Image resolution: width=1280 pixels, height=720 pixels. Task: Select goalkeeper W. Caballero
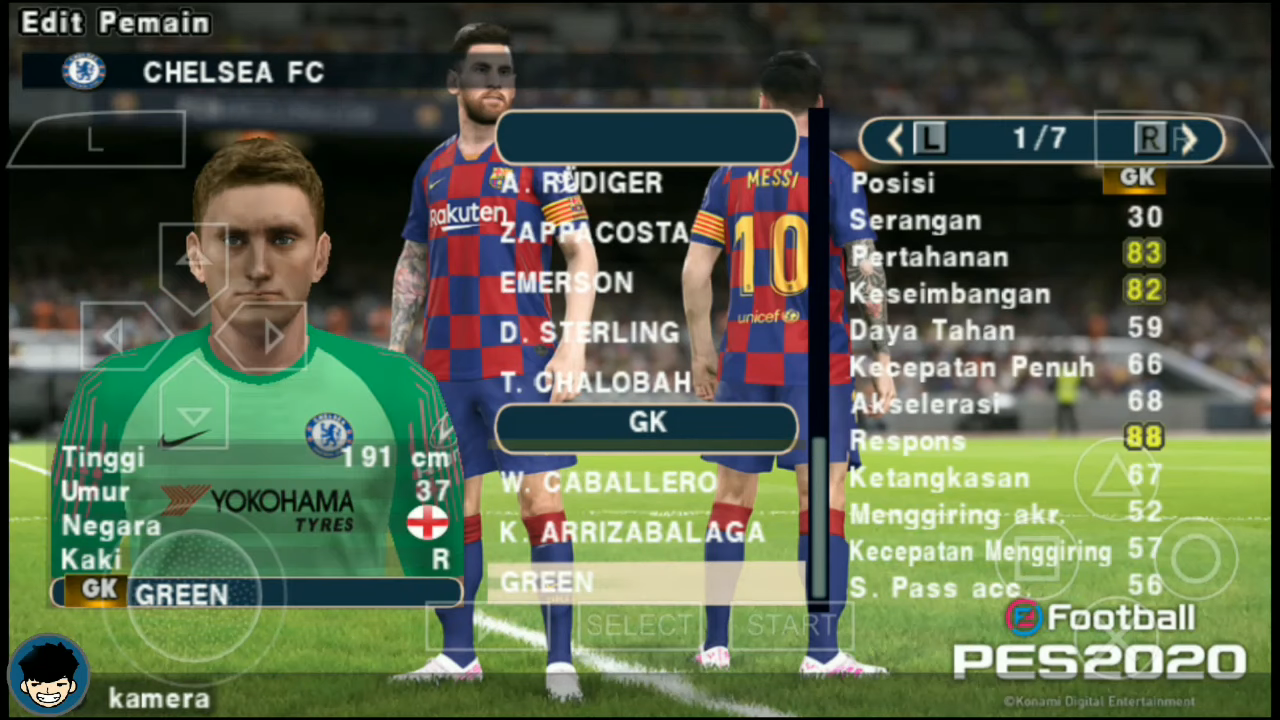pyautogui.click(x=608, y=483)
